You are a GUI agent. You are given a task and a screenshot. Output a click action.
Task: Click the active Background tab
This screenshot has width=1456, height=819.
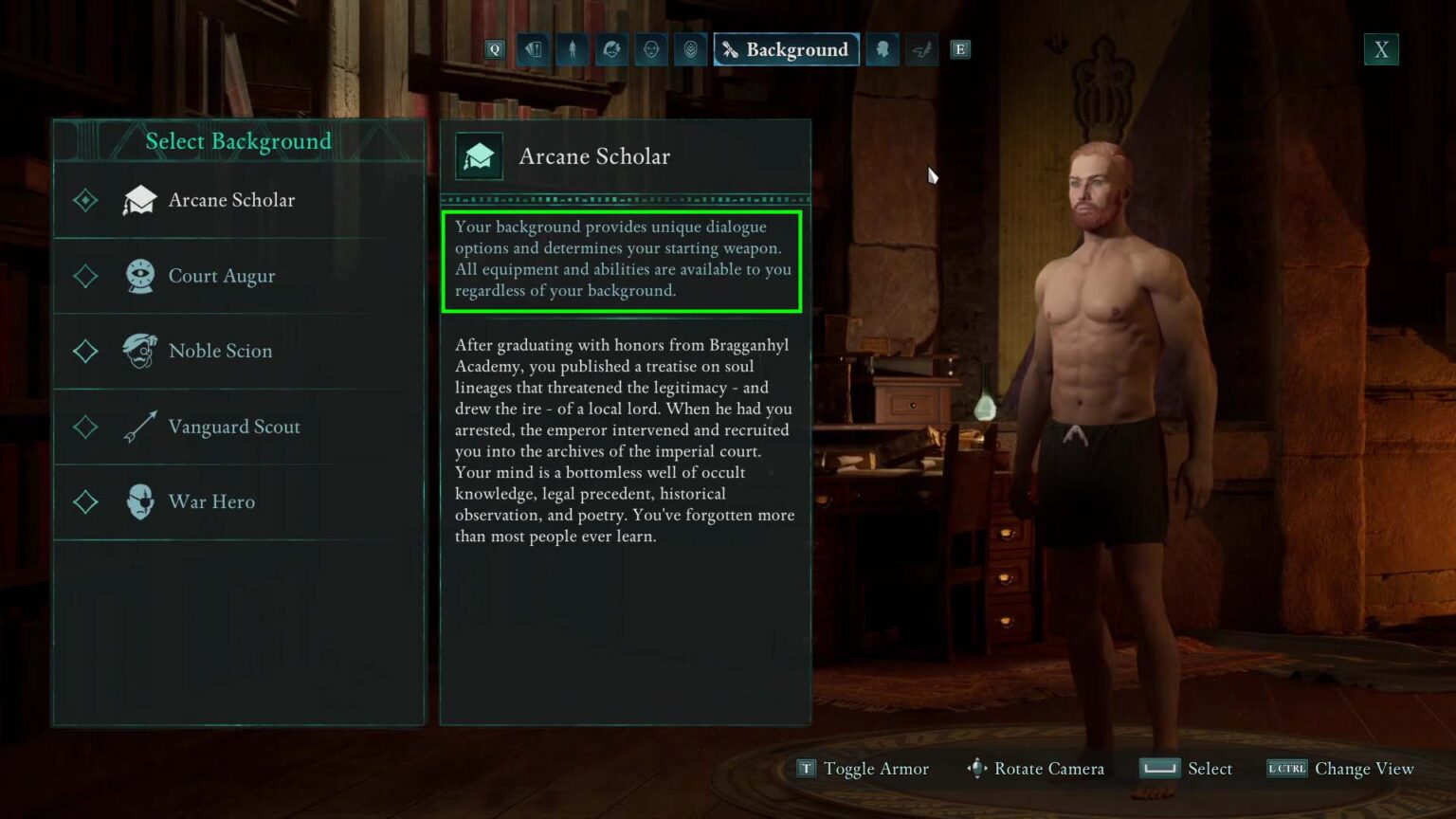click(786, 49)
